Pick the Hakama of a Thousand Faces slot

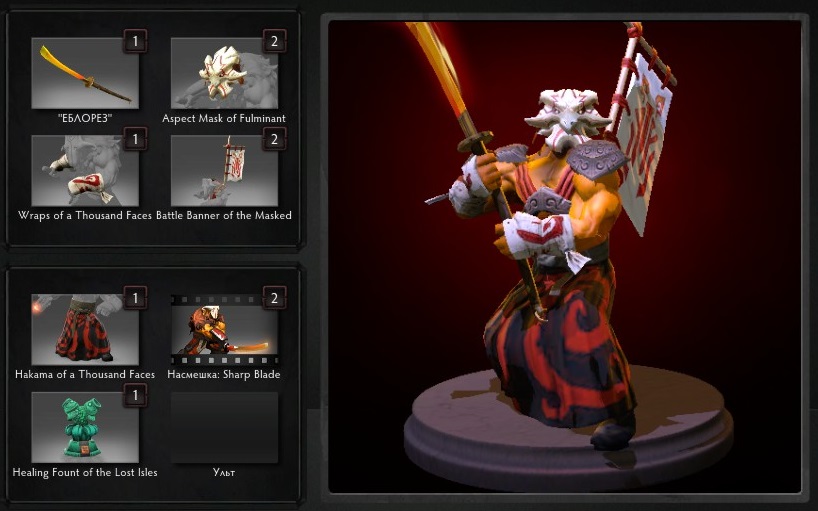[x=85, y=329]
